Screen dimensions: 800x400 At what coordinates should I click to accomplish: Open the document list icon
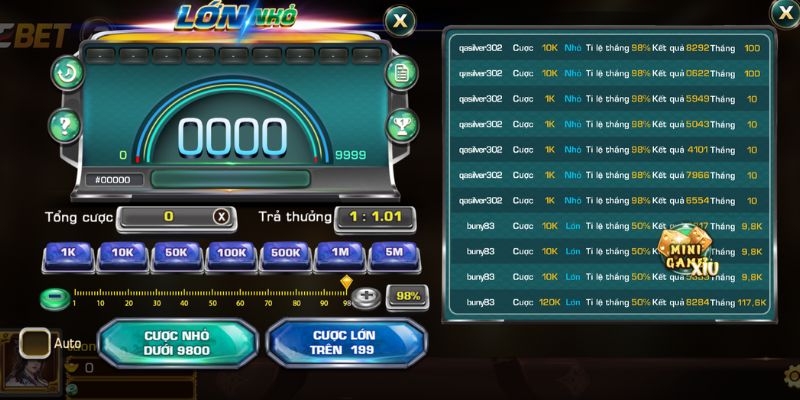400,72
